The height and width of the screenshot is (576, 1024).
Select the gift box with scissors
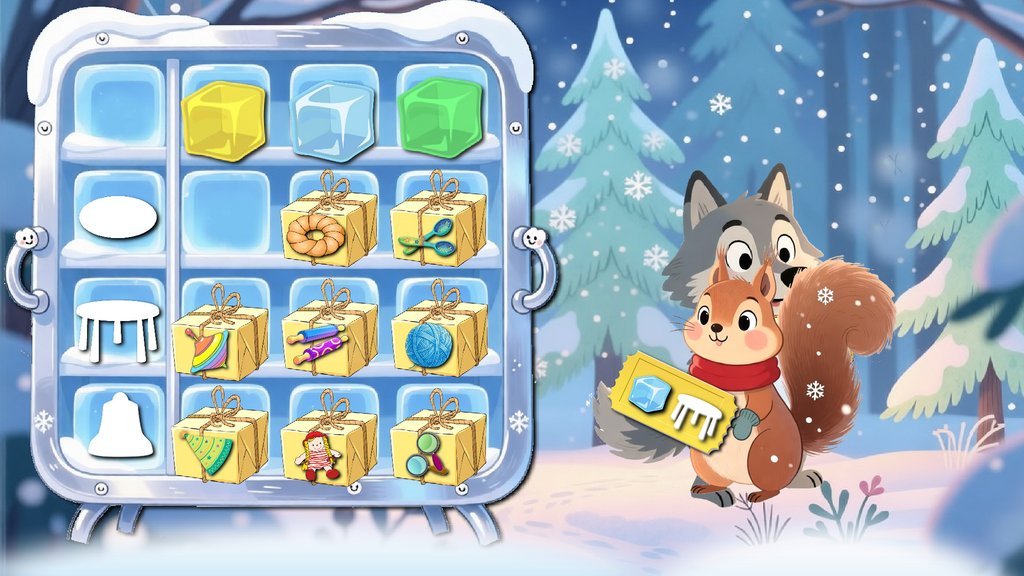tap(438, 228)
